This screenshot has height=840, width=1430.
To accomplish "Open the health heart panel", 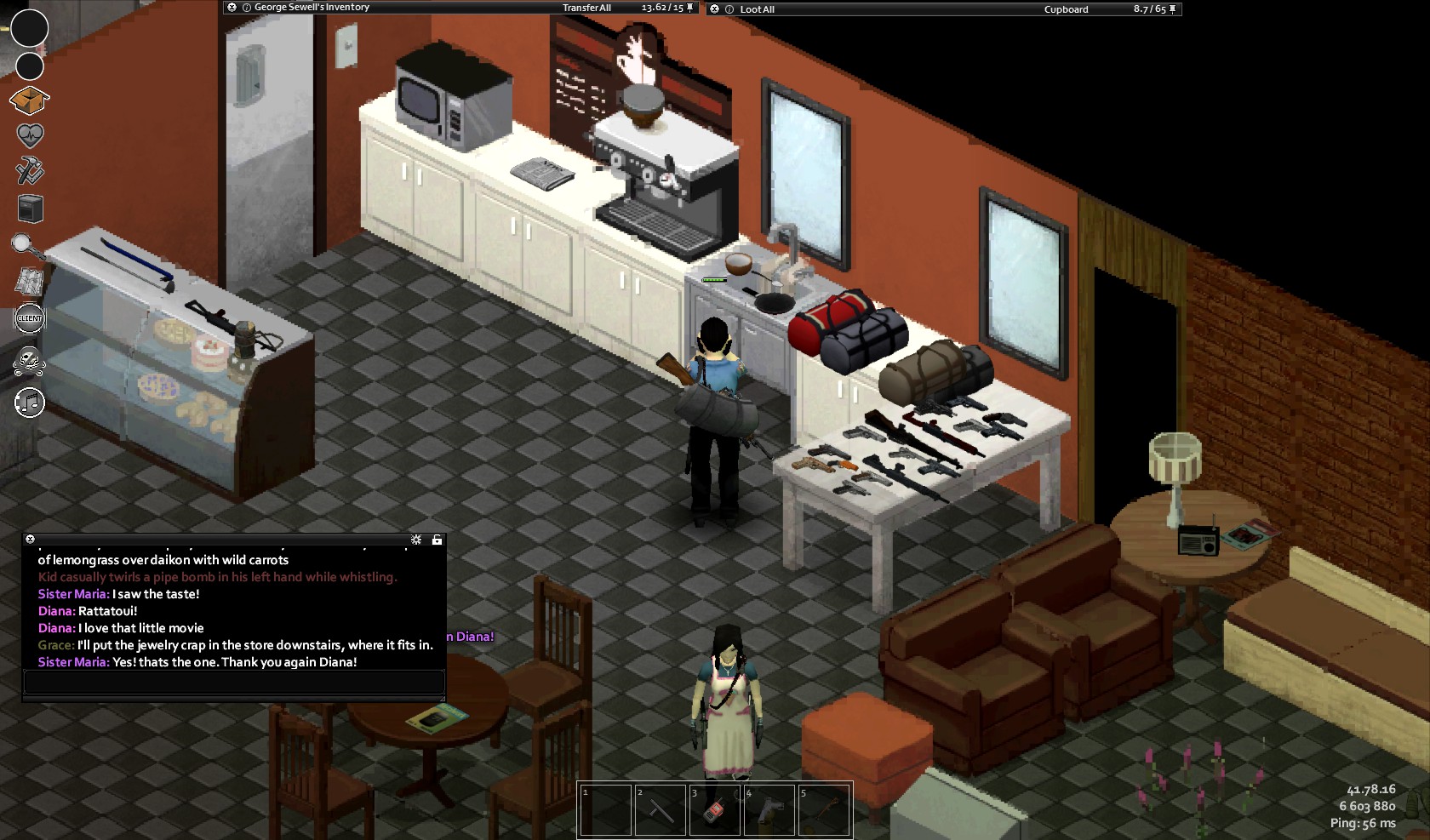I will (x=30, y=135).
